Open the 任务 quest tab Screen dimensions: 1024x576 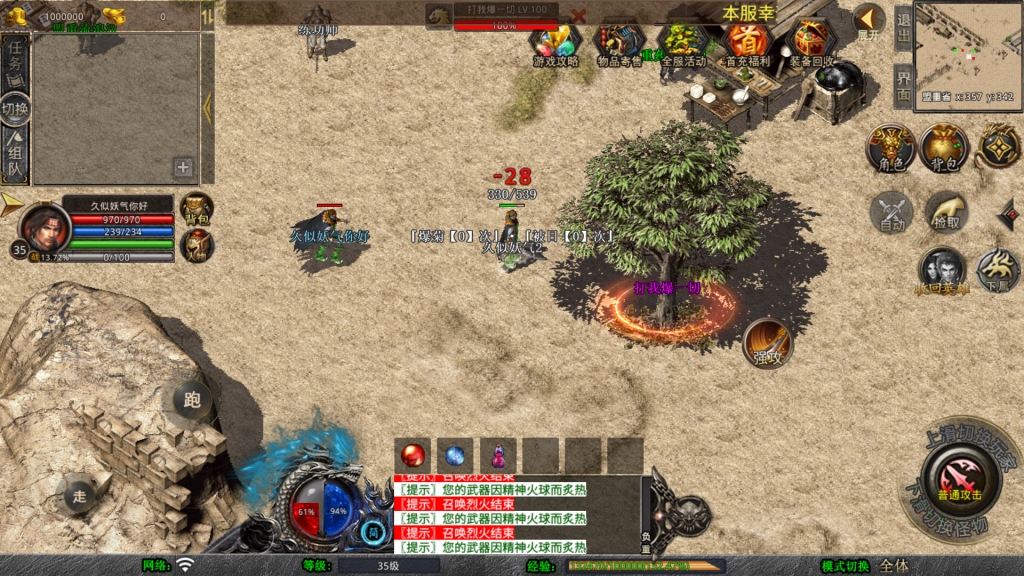16,60
